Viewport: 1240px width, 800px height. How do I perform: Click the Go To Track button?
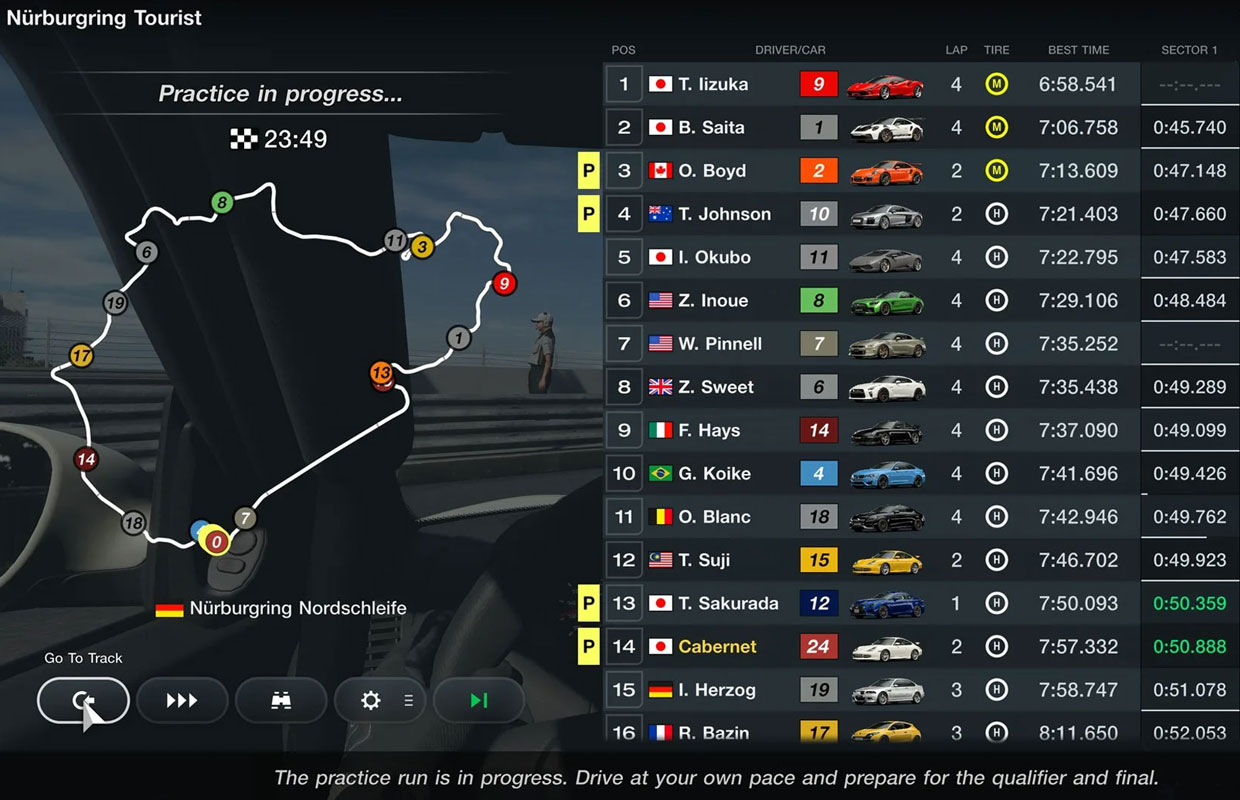pyautogui.click(x=83, y=700)
